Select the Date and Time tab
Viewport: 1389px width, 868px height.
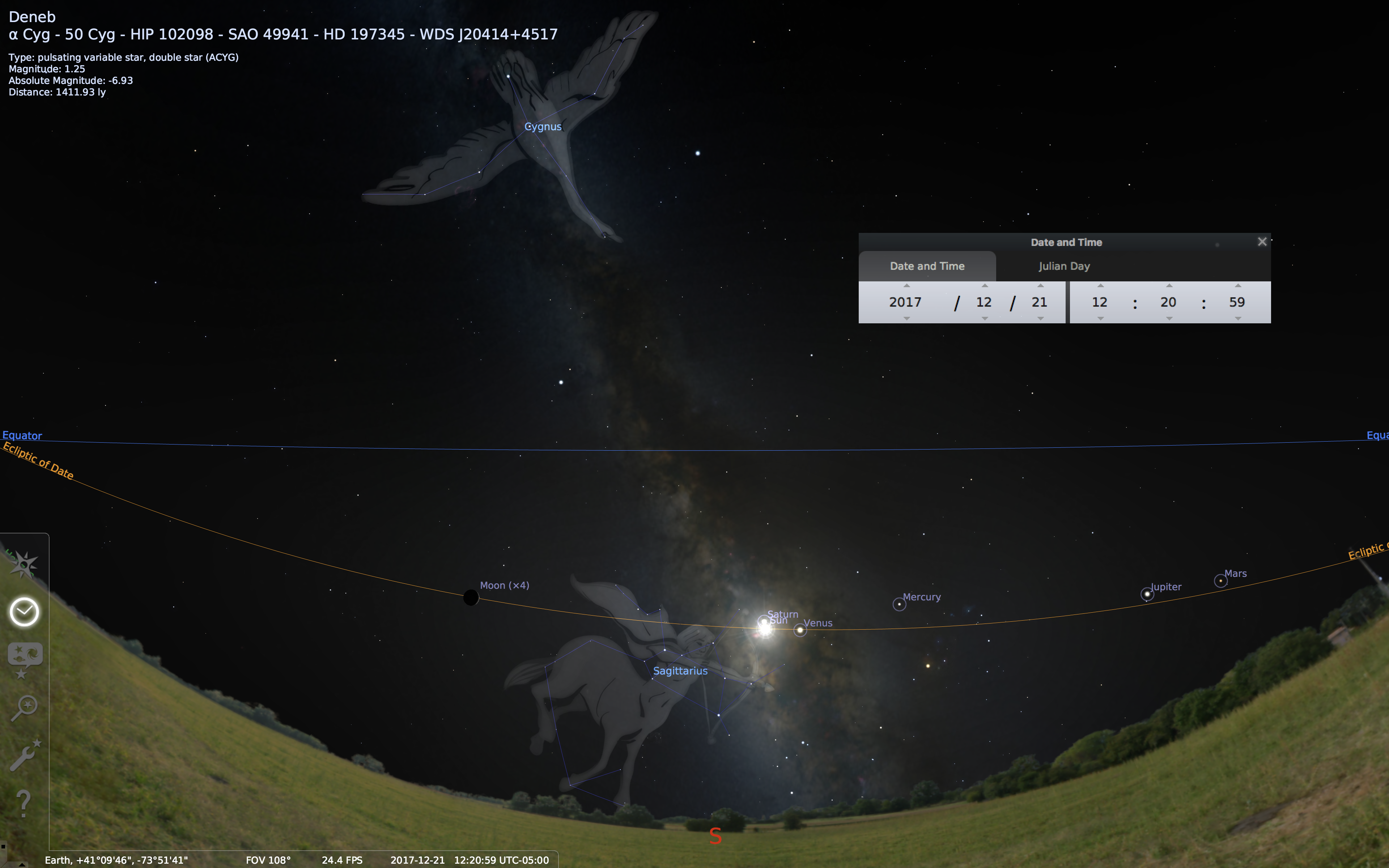[x=927, y=267]
